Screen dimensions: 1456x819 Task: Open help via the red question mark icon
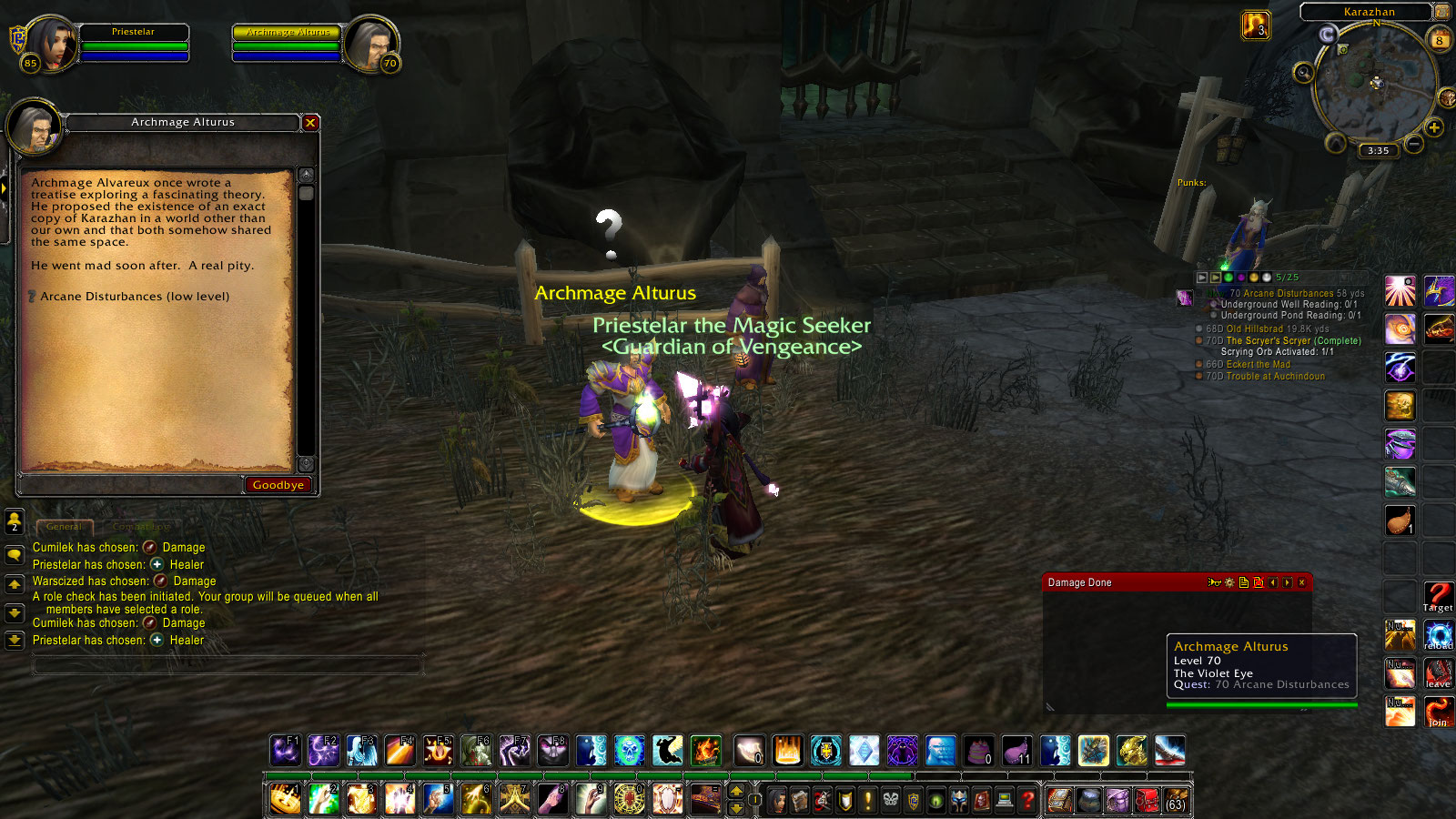[1027, 801]
